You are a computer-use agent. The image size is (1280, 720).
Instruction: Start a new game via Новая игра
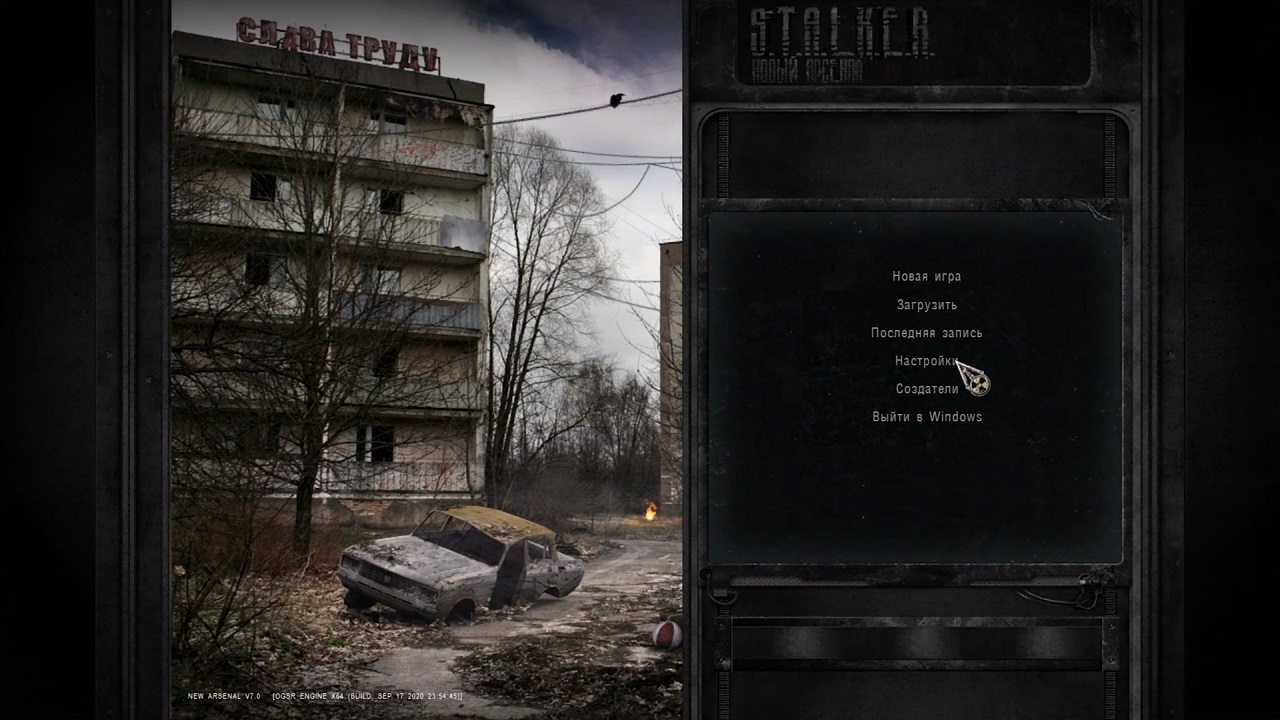[x=926, y=277]
